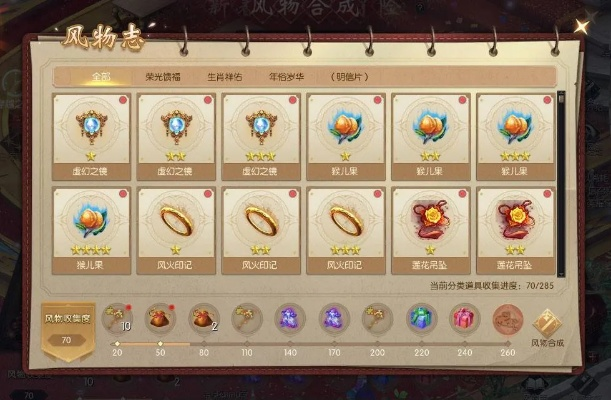This screenshot has width=611, height=400.
Task: Pick the two-star 莲花吊坠 pendant
Action: pyautogui.click(x=515, y=222)
